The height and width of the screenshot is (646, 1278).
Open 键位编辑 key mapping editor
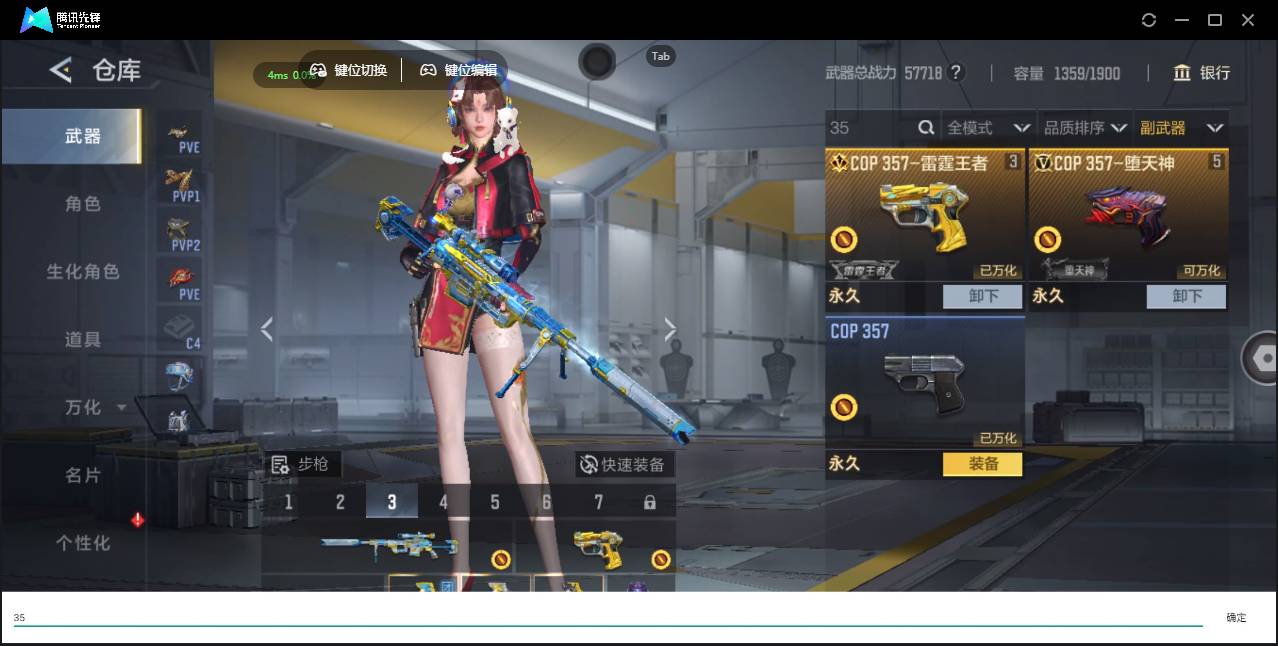tap(458, 70)
